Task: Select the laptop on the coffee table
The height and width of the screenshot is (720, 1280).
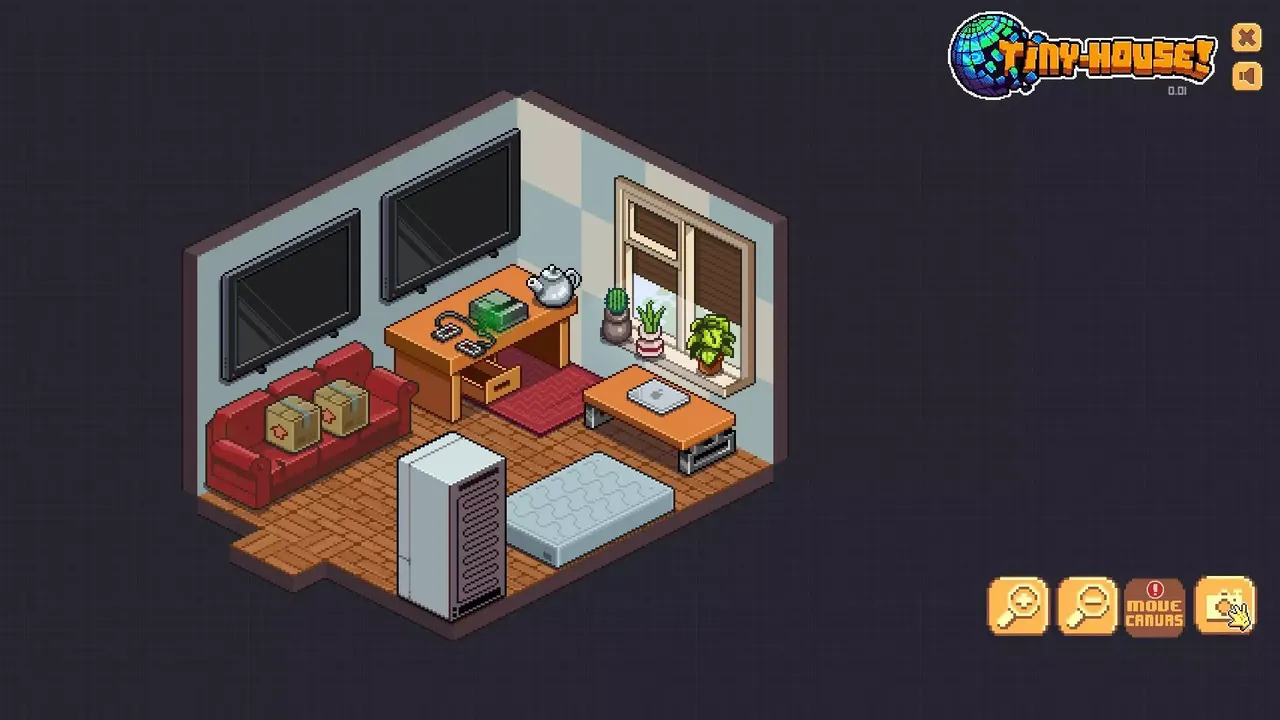Action: (655, 398)
